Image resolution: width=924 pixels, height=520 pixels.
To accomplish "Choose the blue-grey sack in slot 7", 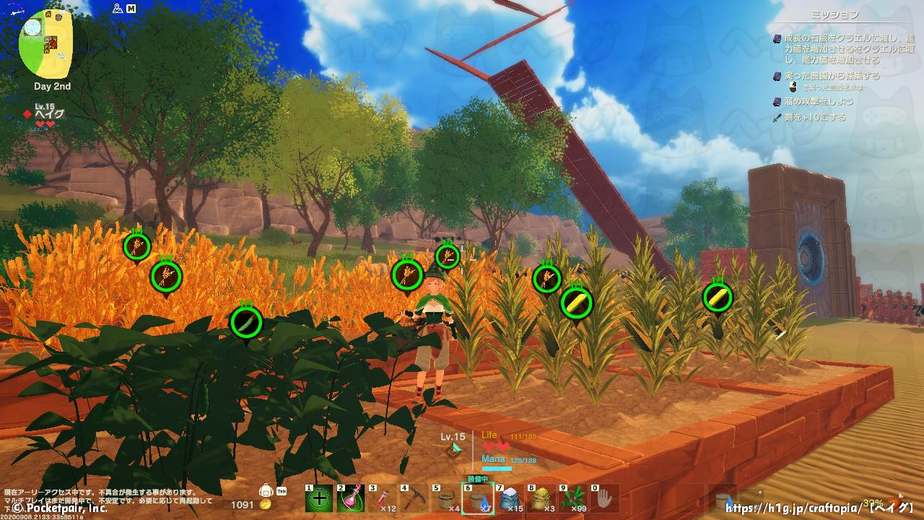I will pyautogui.click(x=508, y=498).
